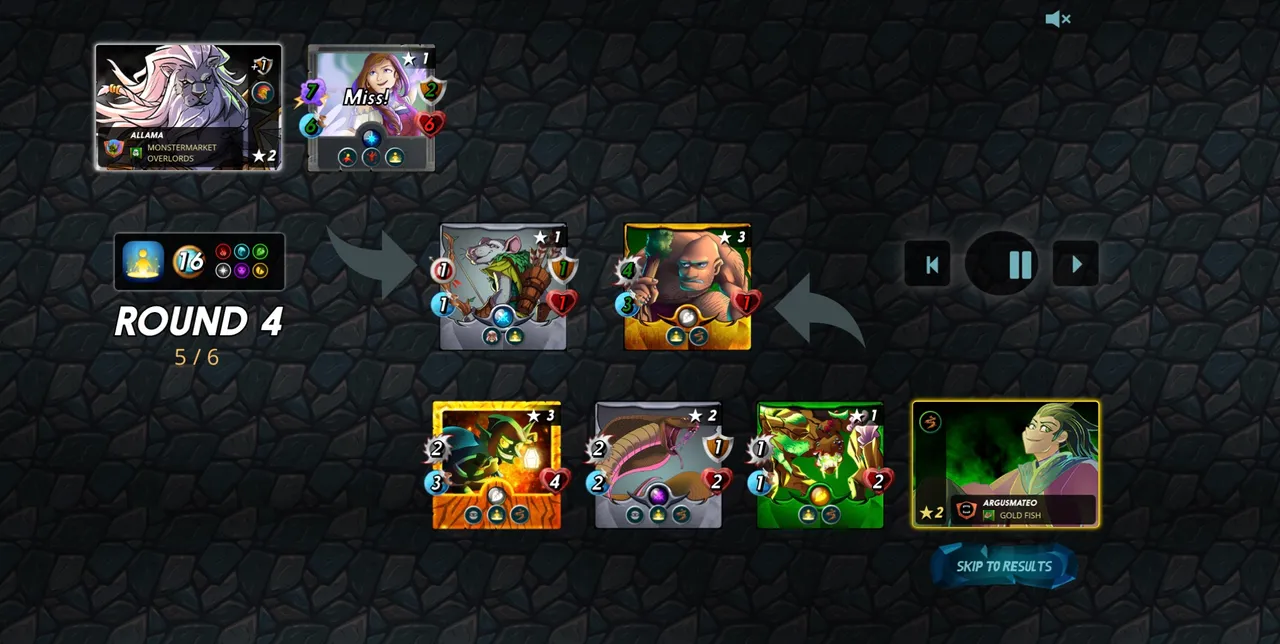Advance to the next battle action
1280x644 pixels.
pos(1076,264)
